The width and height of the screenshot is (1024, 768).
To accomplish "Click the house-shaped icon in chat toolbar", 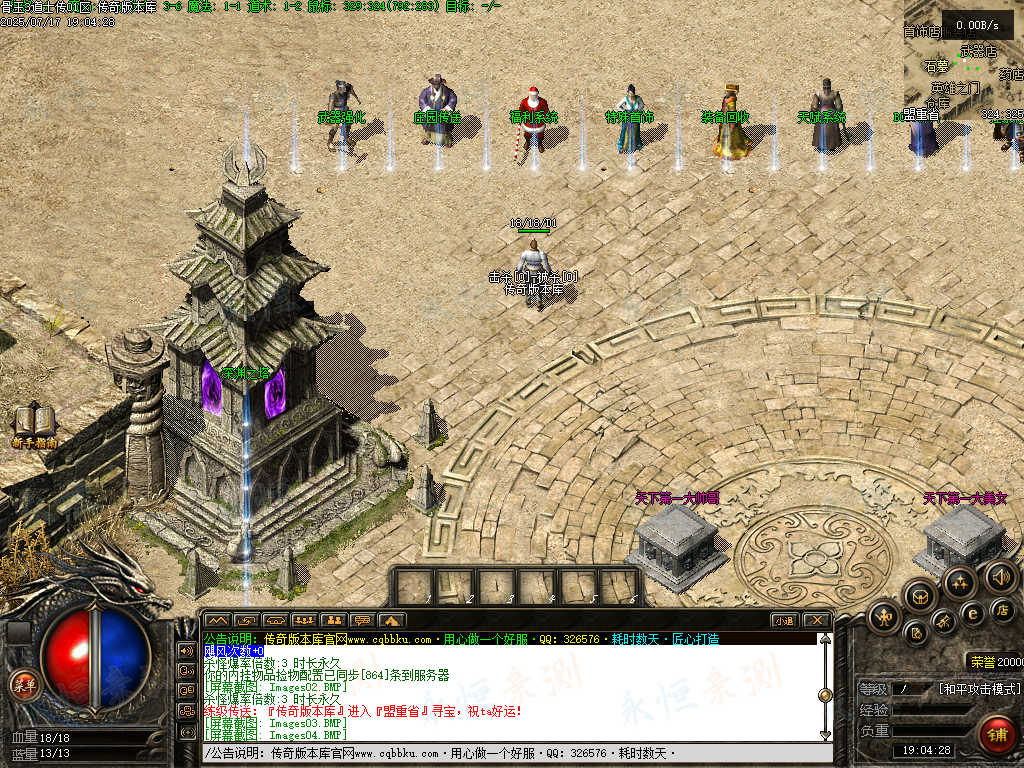I will pyautogui.click(x=392, y=620).
